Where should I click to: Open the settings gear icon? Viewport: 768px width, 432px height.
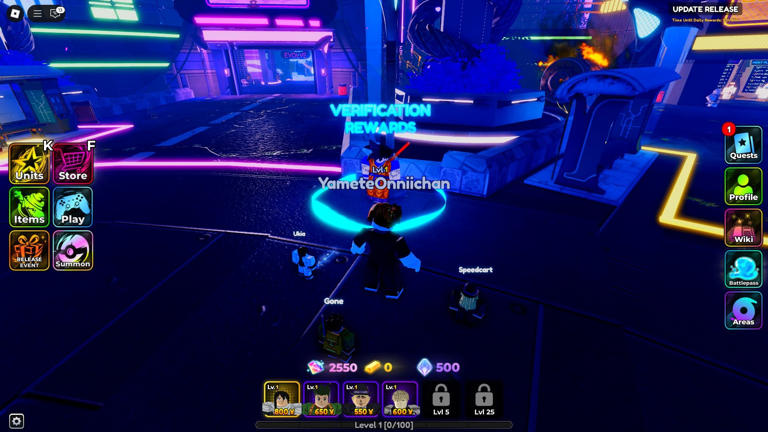pos(16,421)
